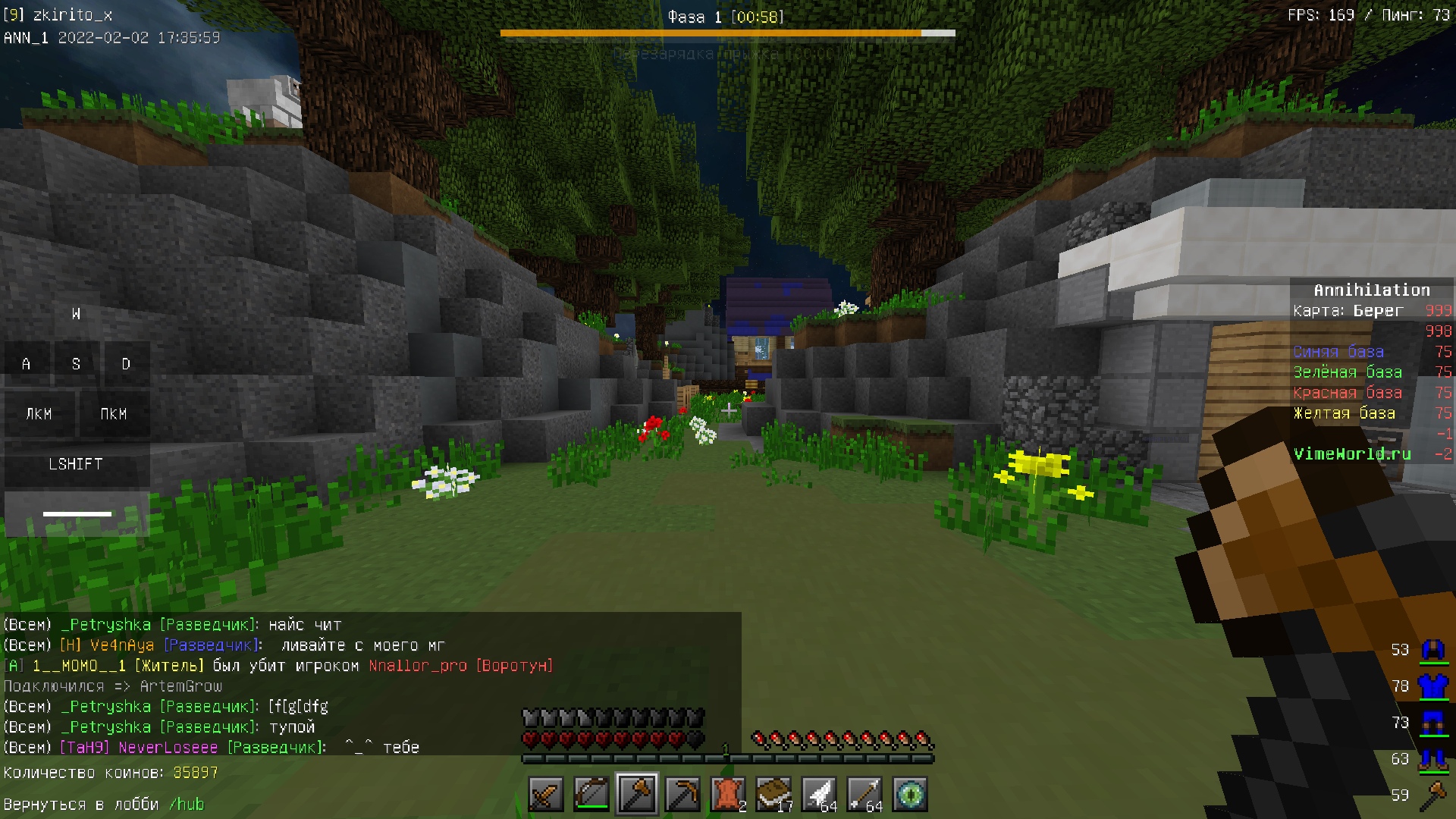Select the bow in the hotbar
This screenshot has height=819, width=1456.
click(591, 794)
